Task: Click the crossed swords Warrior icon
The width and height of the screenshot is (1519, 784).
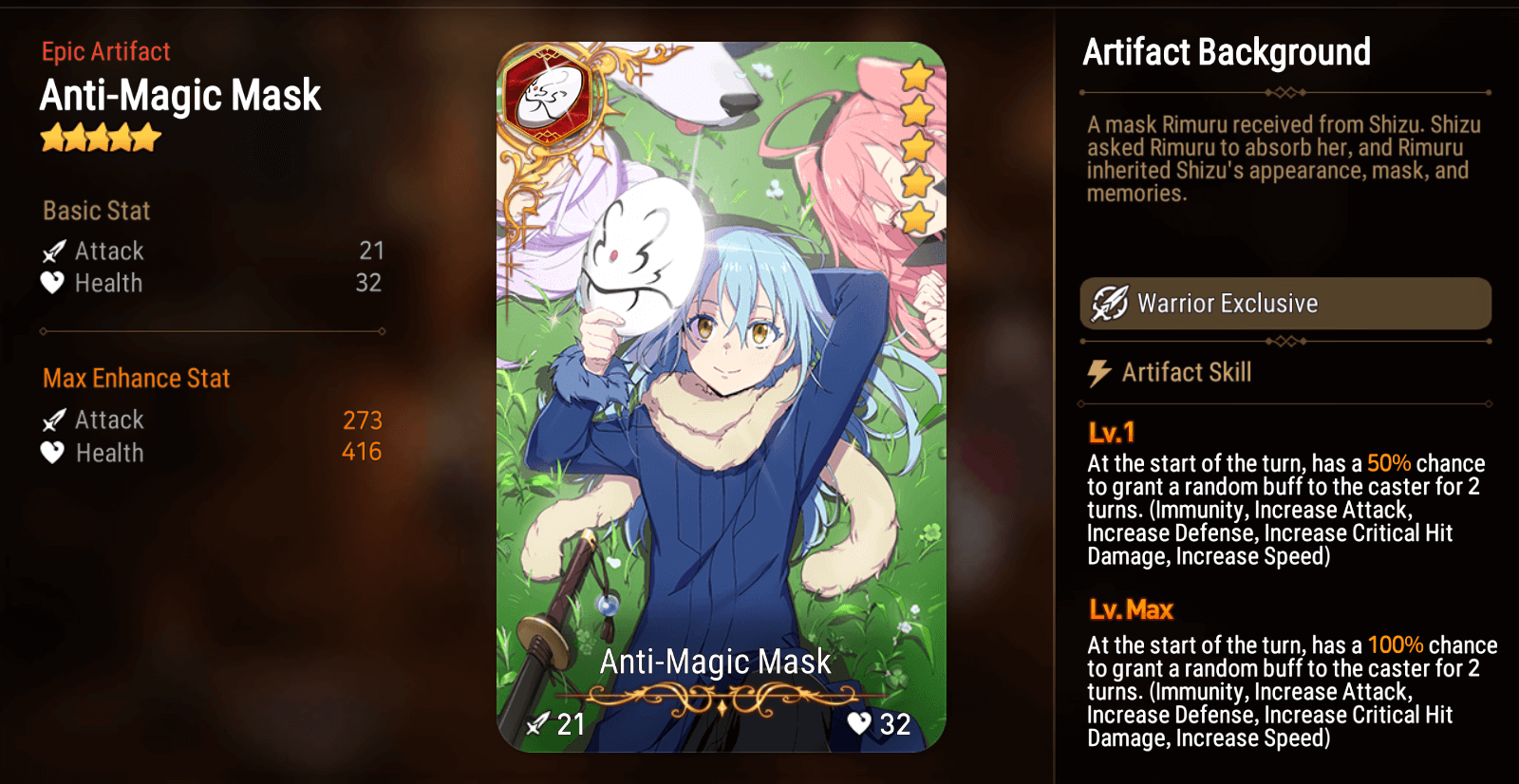Action: tap(1110, 303)
